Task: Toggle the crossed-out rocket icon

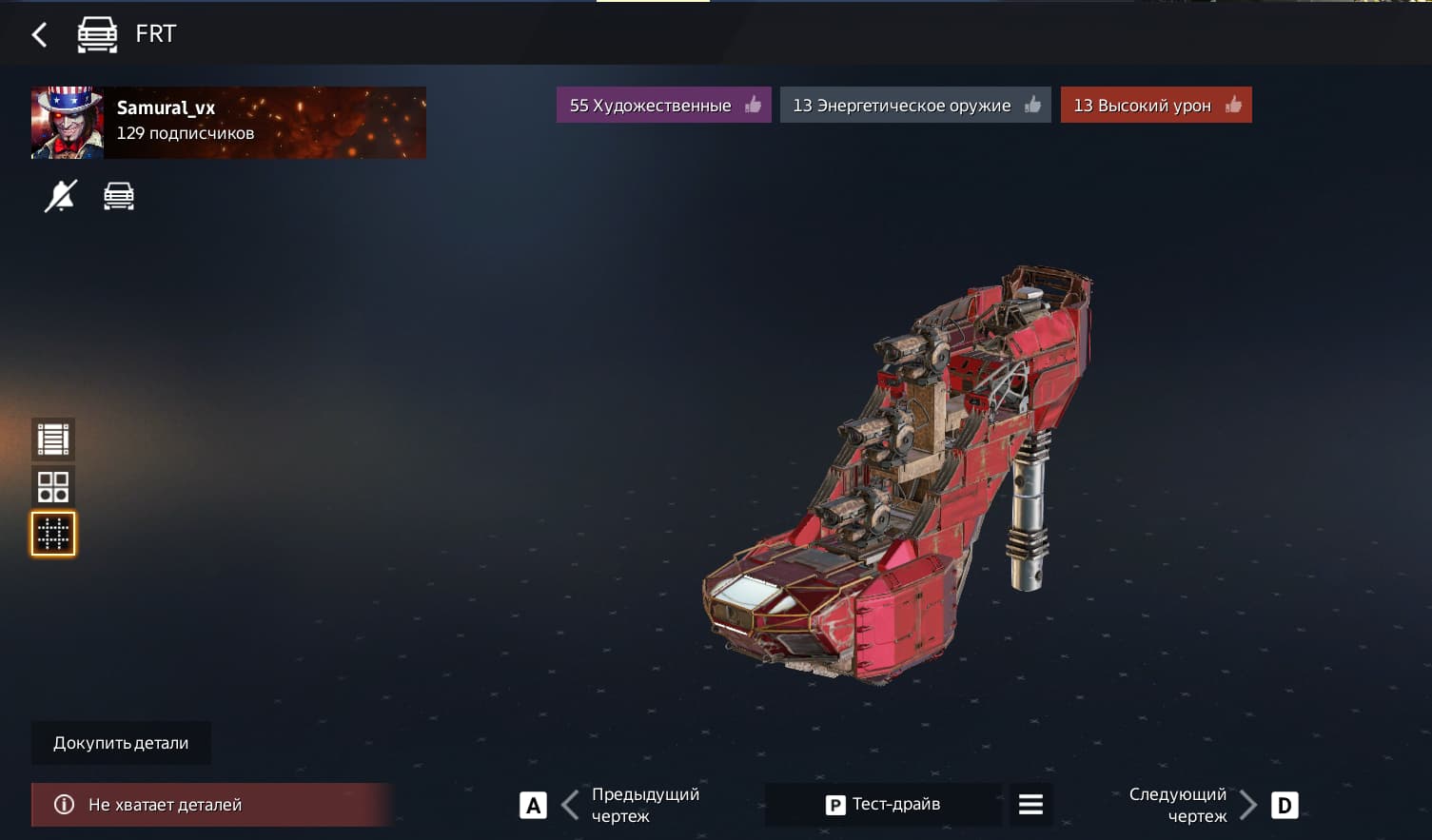Action: tap(60, 196)
